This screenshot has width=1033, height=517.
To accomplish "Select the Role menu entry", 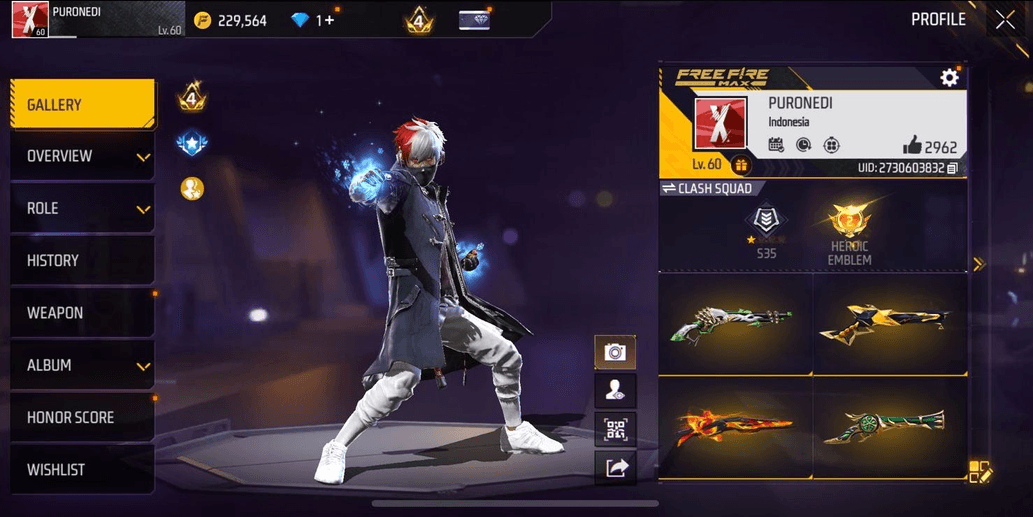I will (x=82, y=209).
